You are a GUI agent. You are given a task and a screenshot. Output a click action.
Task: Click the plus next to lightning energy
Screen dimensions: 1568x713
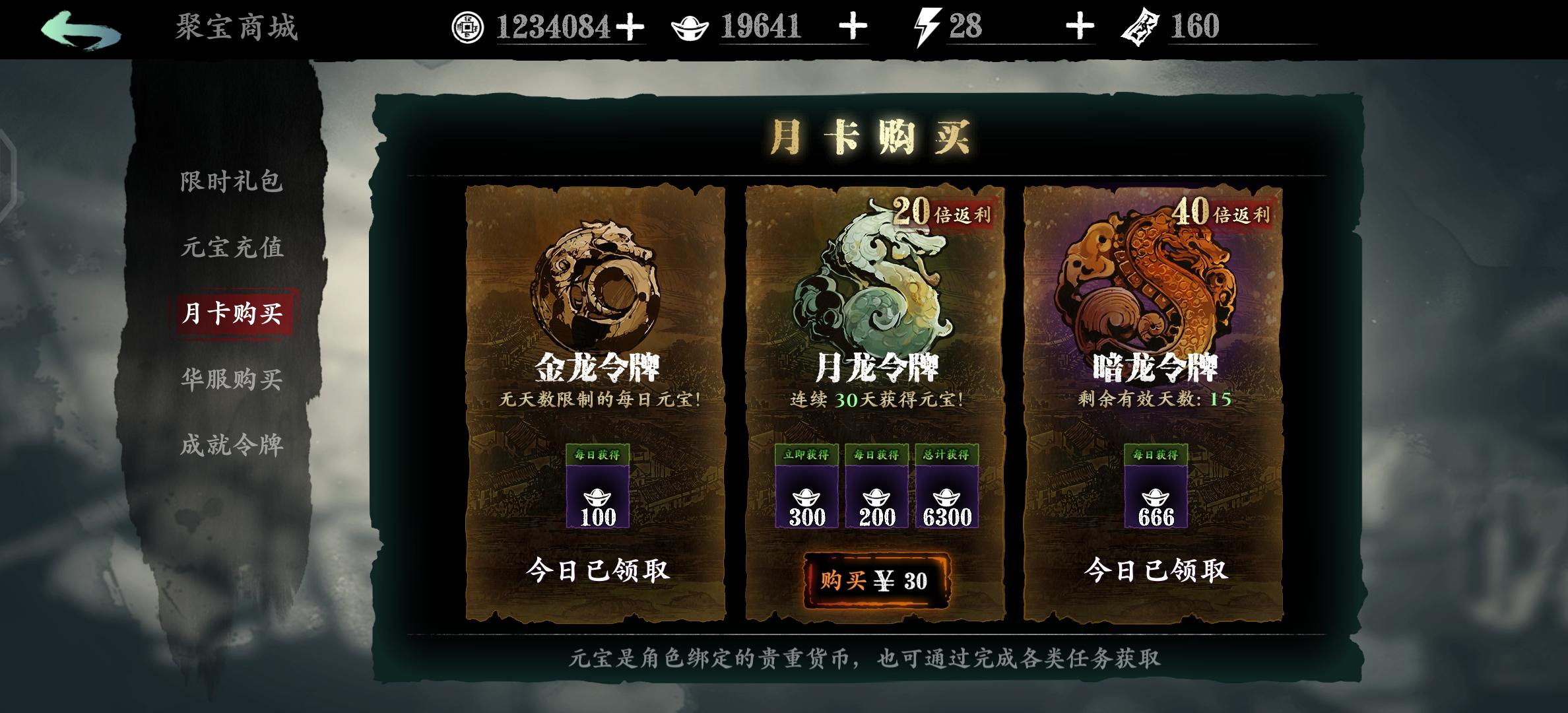point(1080,28)
